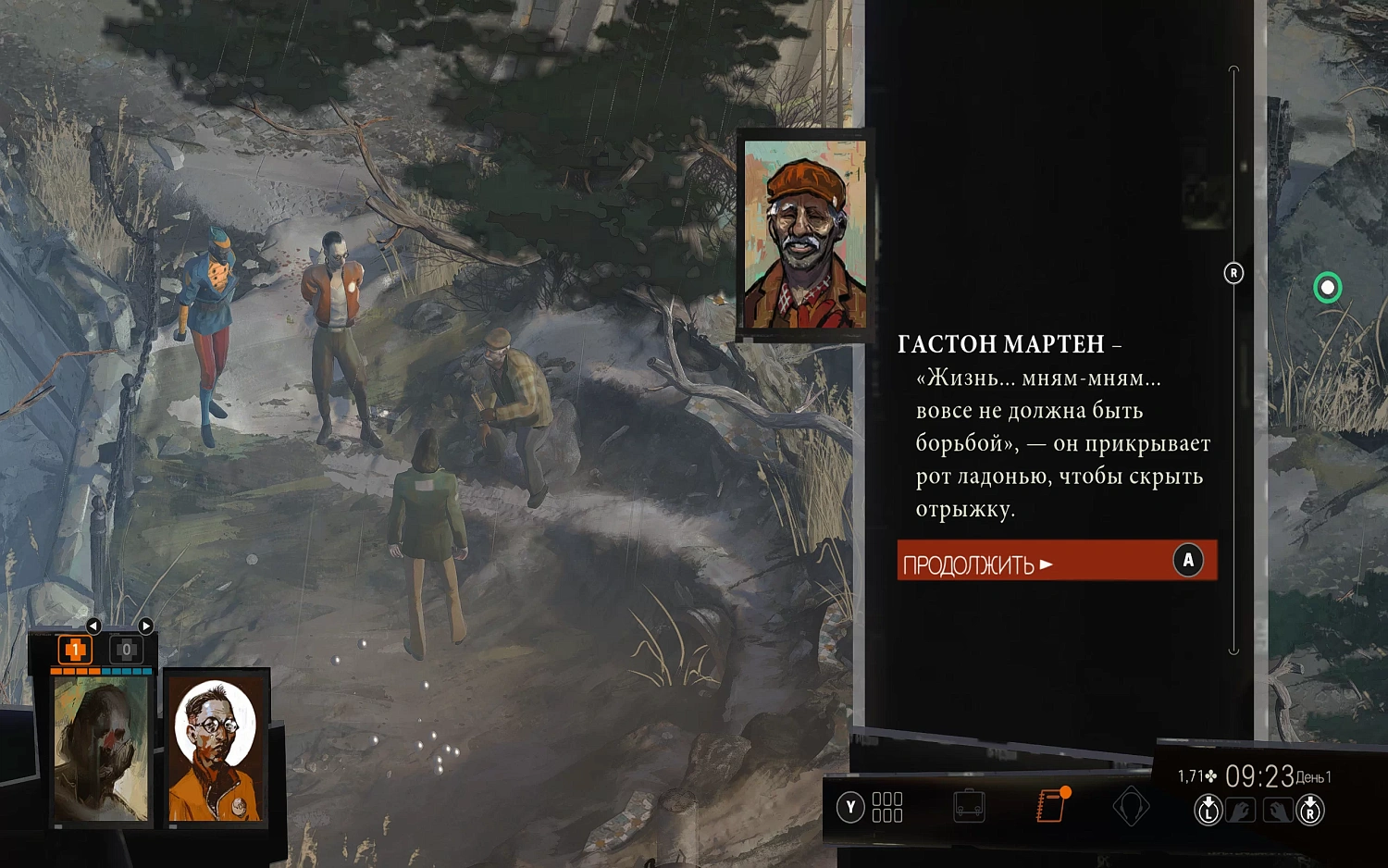Click the left arrow above the portraits

(93, 625)
